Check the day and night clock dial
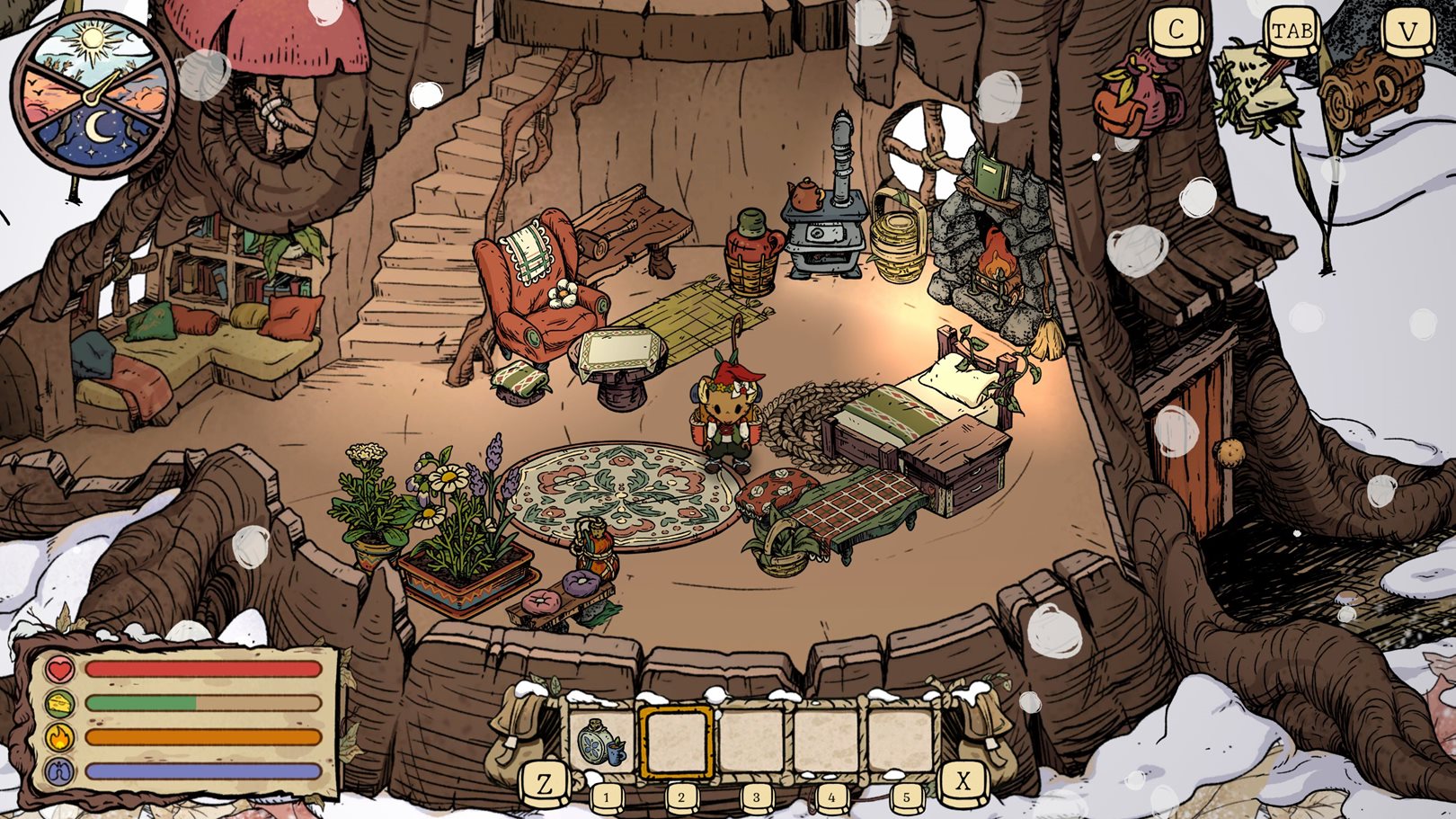This screenshot has height=819, width=1456. [93, 94]
